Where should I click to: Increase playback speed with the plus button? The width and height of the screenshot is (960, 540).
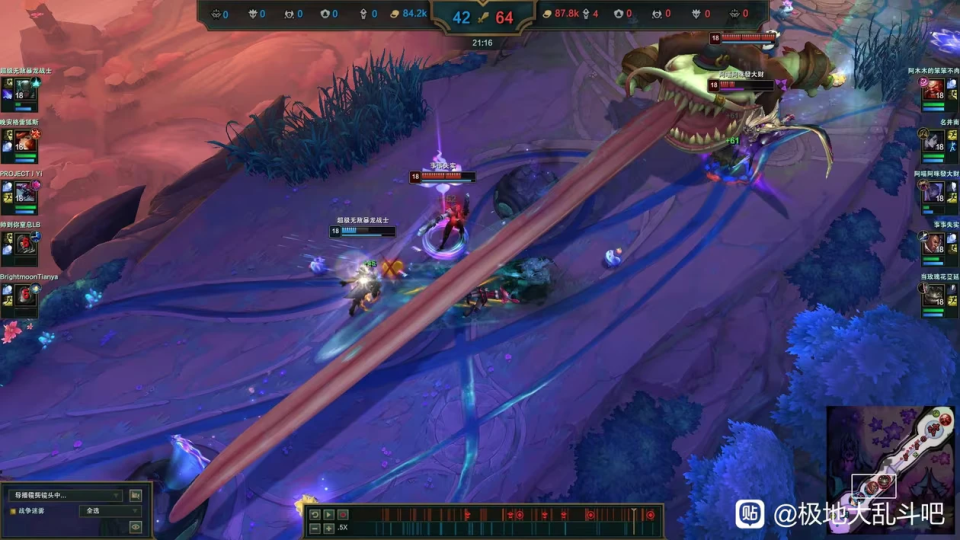pos(328,527)
